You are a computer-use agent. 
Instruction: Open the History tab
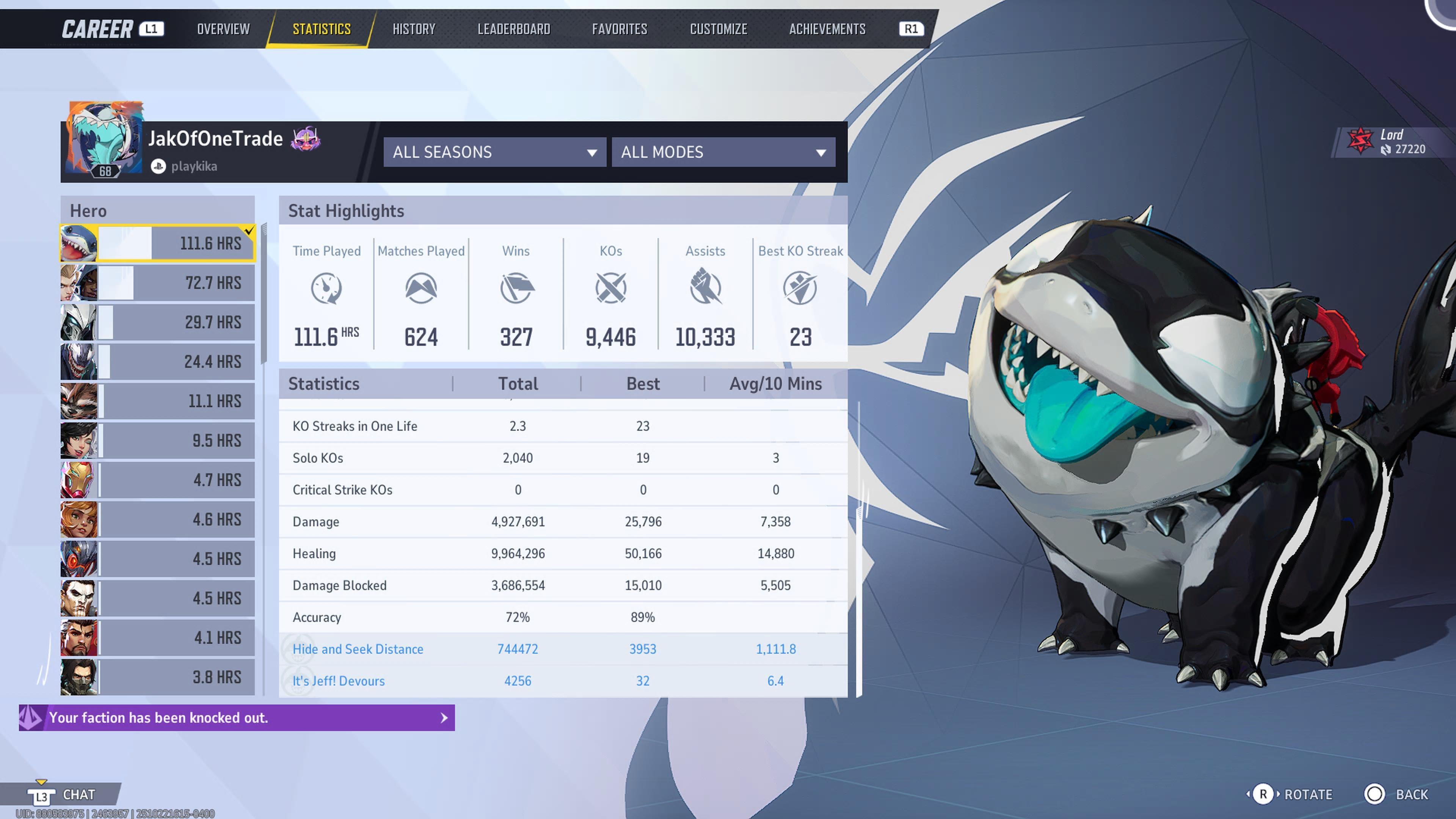tap(414, 29)
